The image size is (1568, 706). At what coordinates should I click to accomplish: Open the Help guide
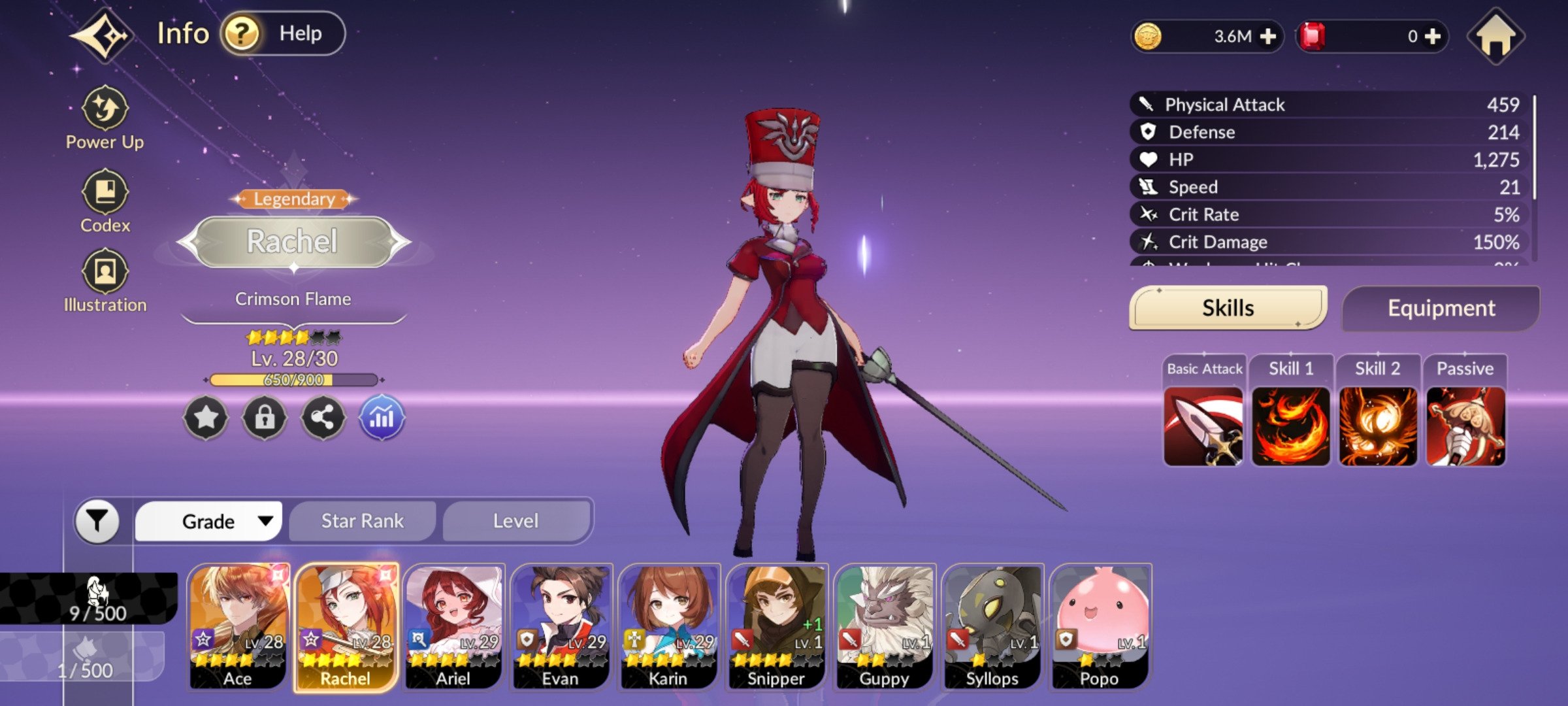click(x=282, y=33)
